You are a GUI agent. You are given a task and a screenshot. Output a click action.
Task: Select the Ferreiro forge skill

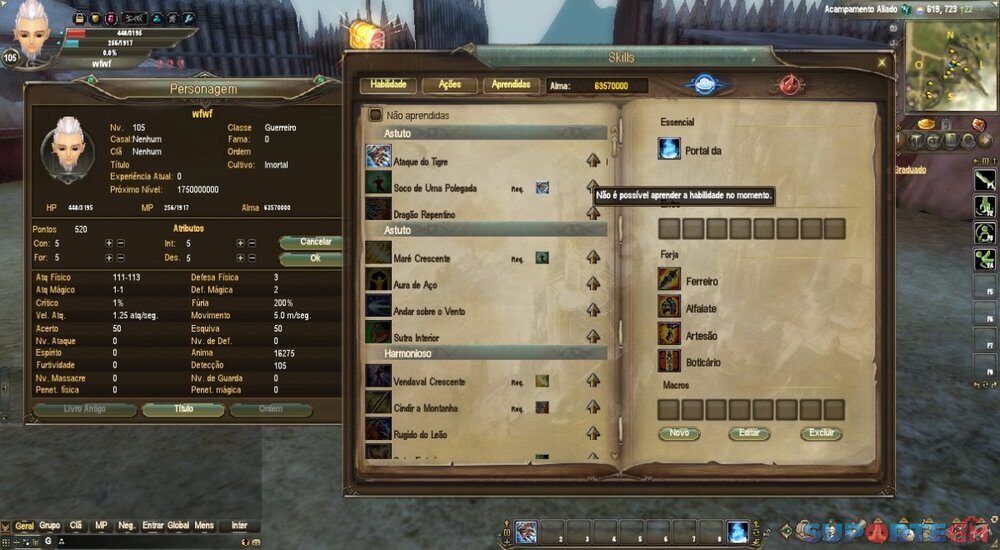[669, 281]
